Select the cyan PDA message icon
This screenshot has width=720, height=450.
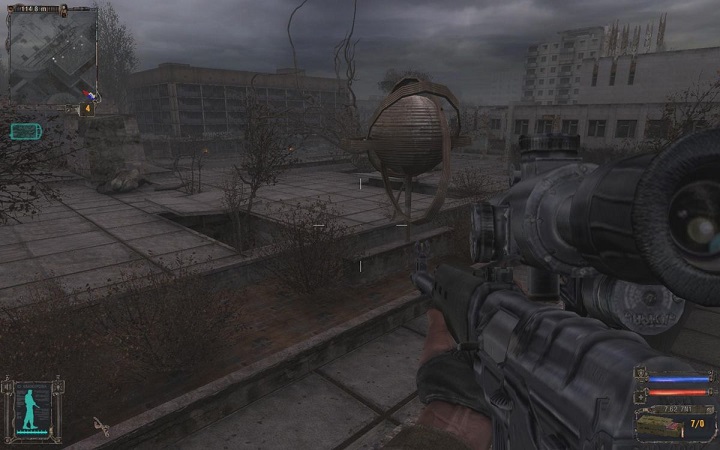pyautogui.click(x=24, y=130)
